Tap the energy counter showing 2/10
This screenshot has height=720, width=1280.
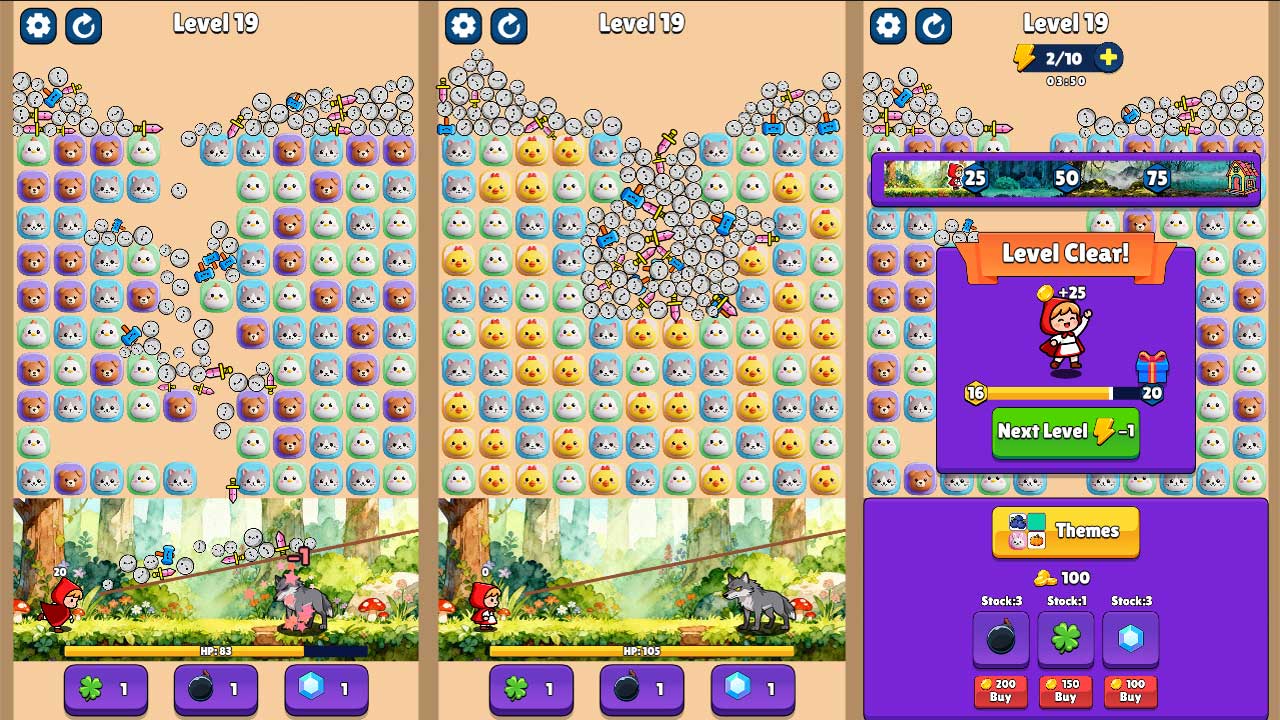click(x=1064, y=58)
